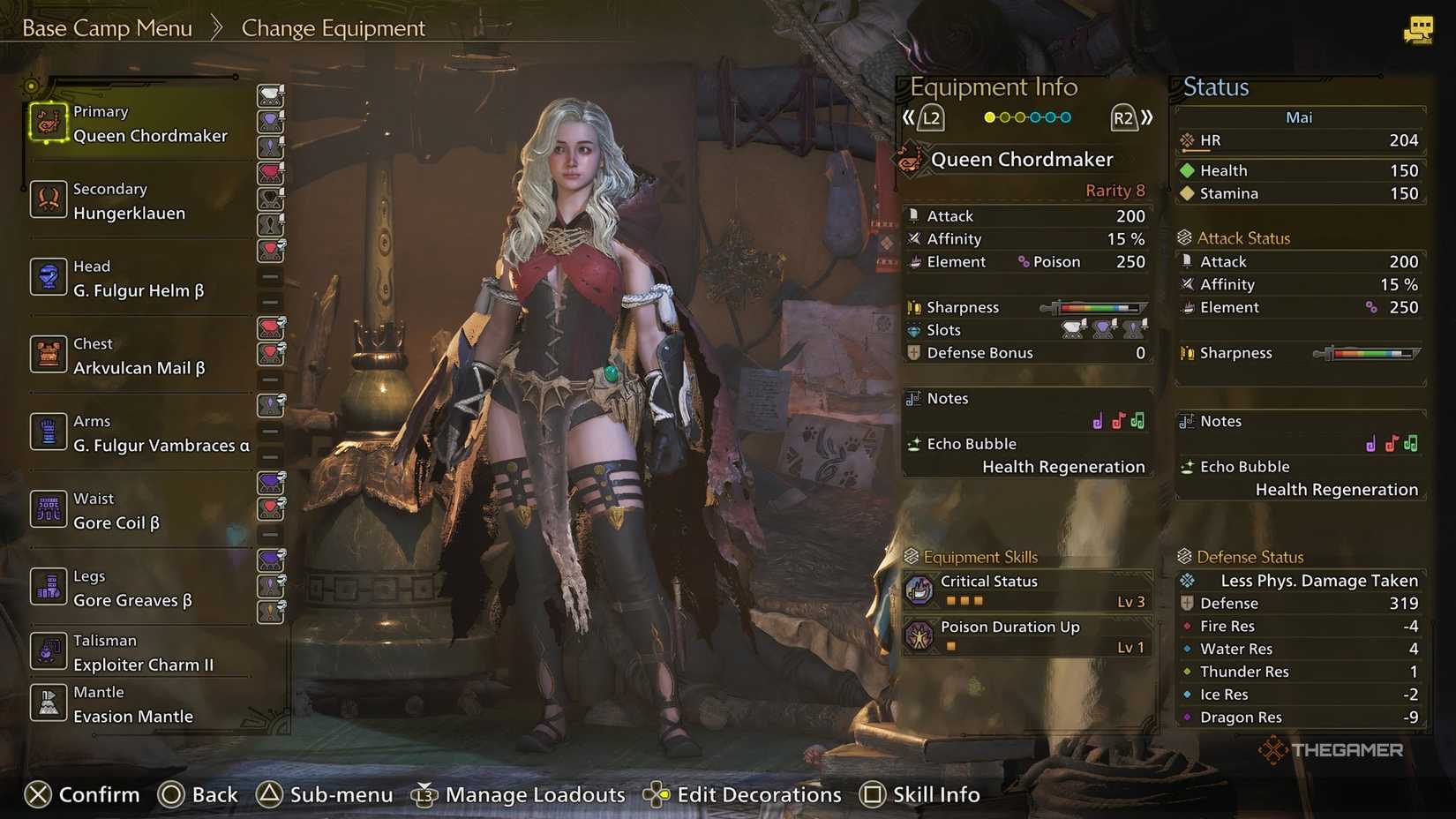Screen dimensions: 1456x819
Task: Click the Talisman Exploiter Charm II icon
Action: (48, 651)
